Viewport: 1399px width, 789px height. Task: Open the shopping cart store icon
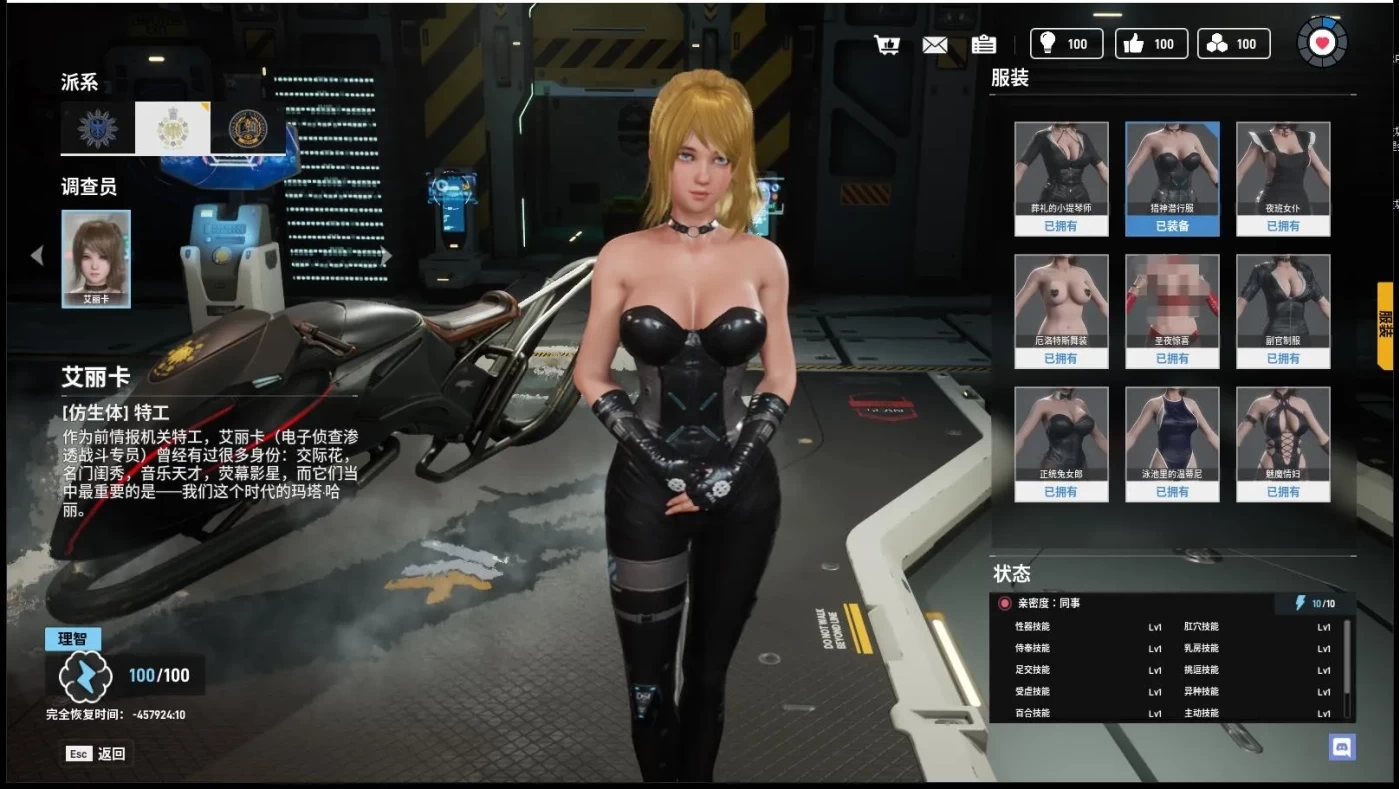click(x=886, y=44)
